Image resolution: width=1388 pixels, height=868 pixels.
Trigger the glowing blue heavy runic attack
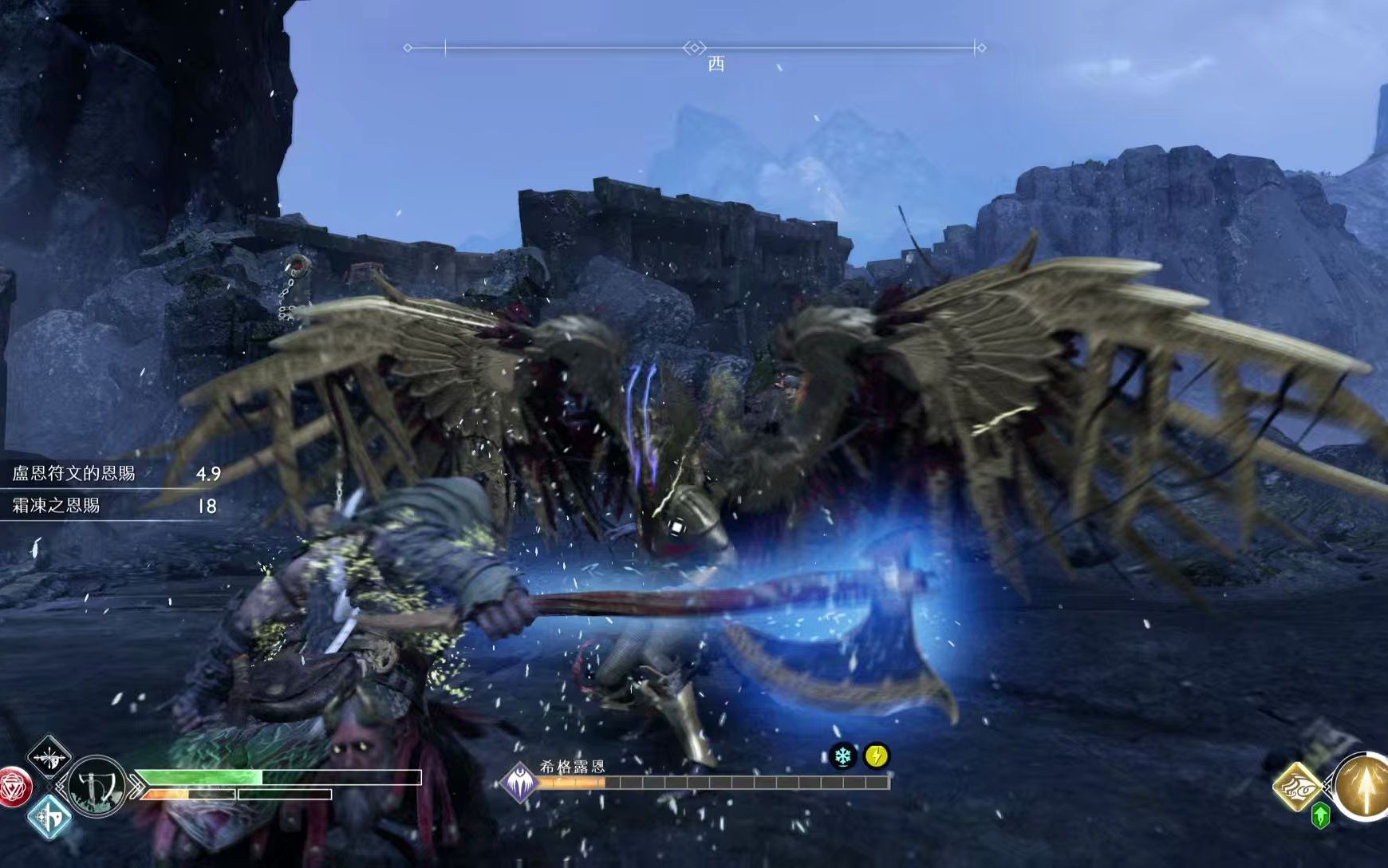(49, 818)
